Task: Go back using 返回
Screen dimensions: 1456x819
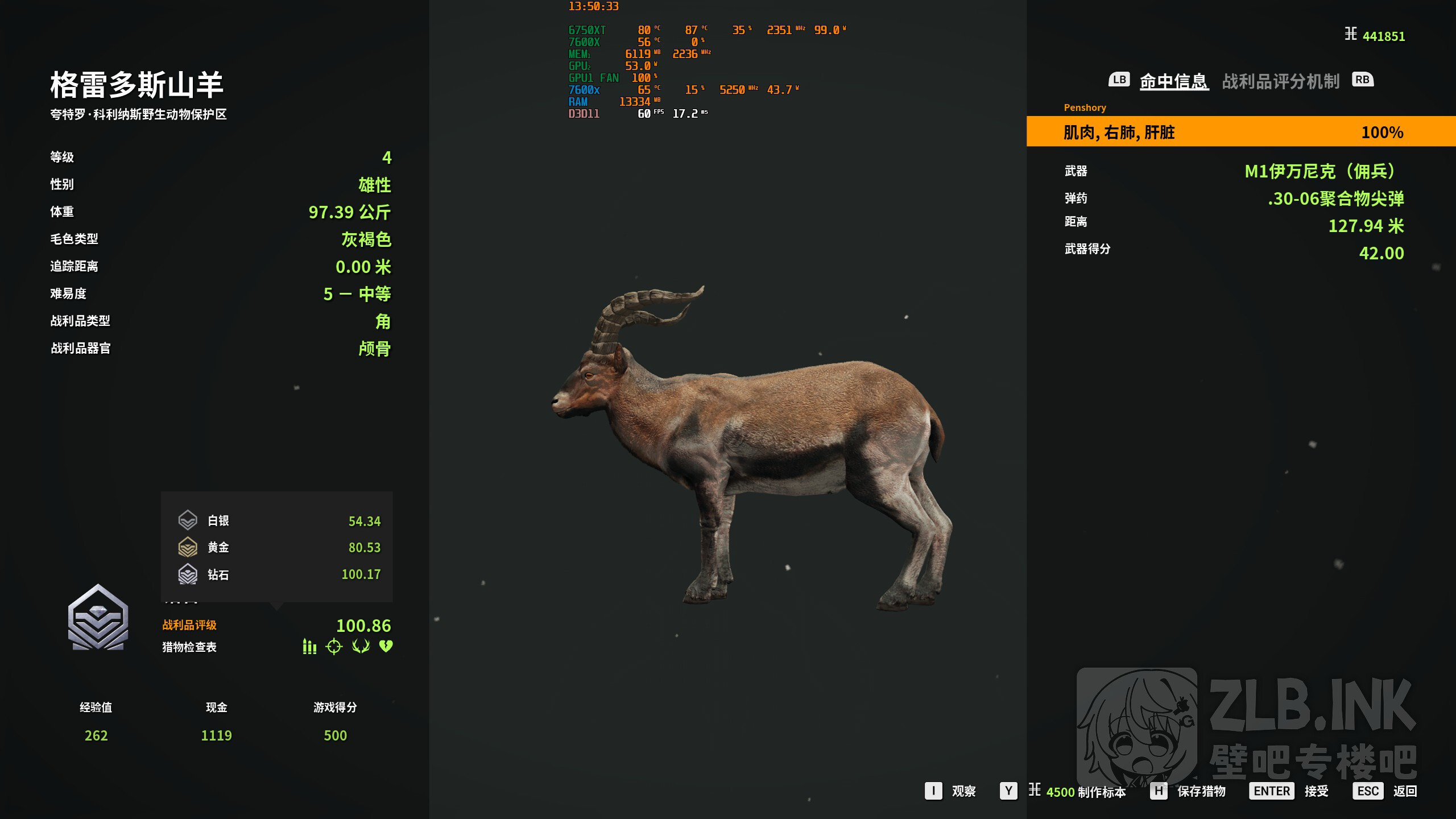Action: [1404, 791]
